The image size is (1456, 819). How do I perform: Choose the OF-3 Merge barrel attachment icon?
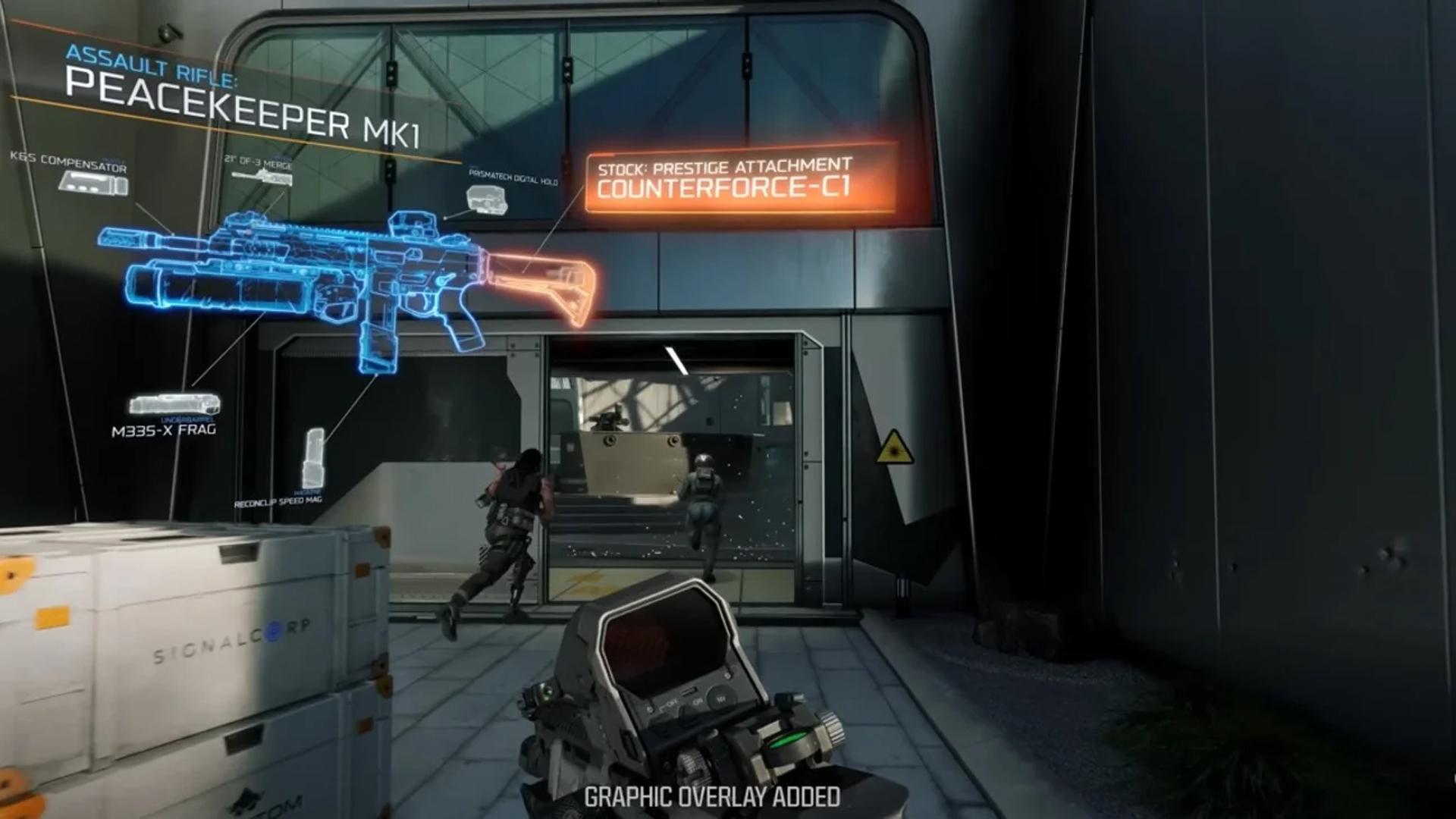pyautogui.click(x=262, y=177)
